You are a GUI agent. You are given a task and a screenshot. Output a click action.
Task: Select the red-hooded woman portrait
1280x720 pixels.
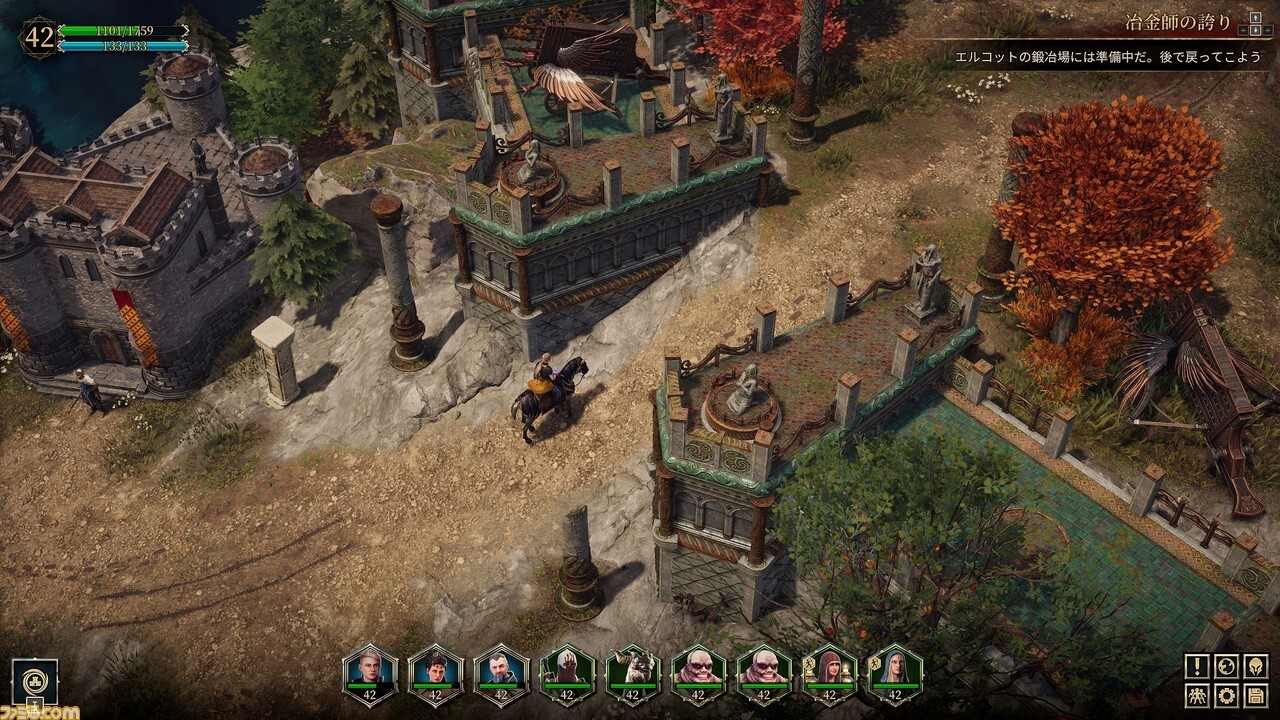[x=832, y=672]
